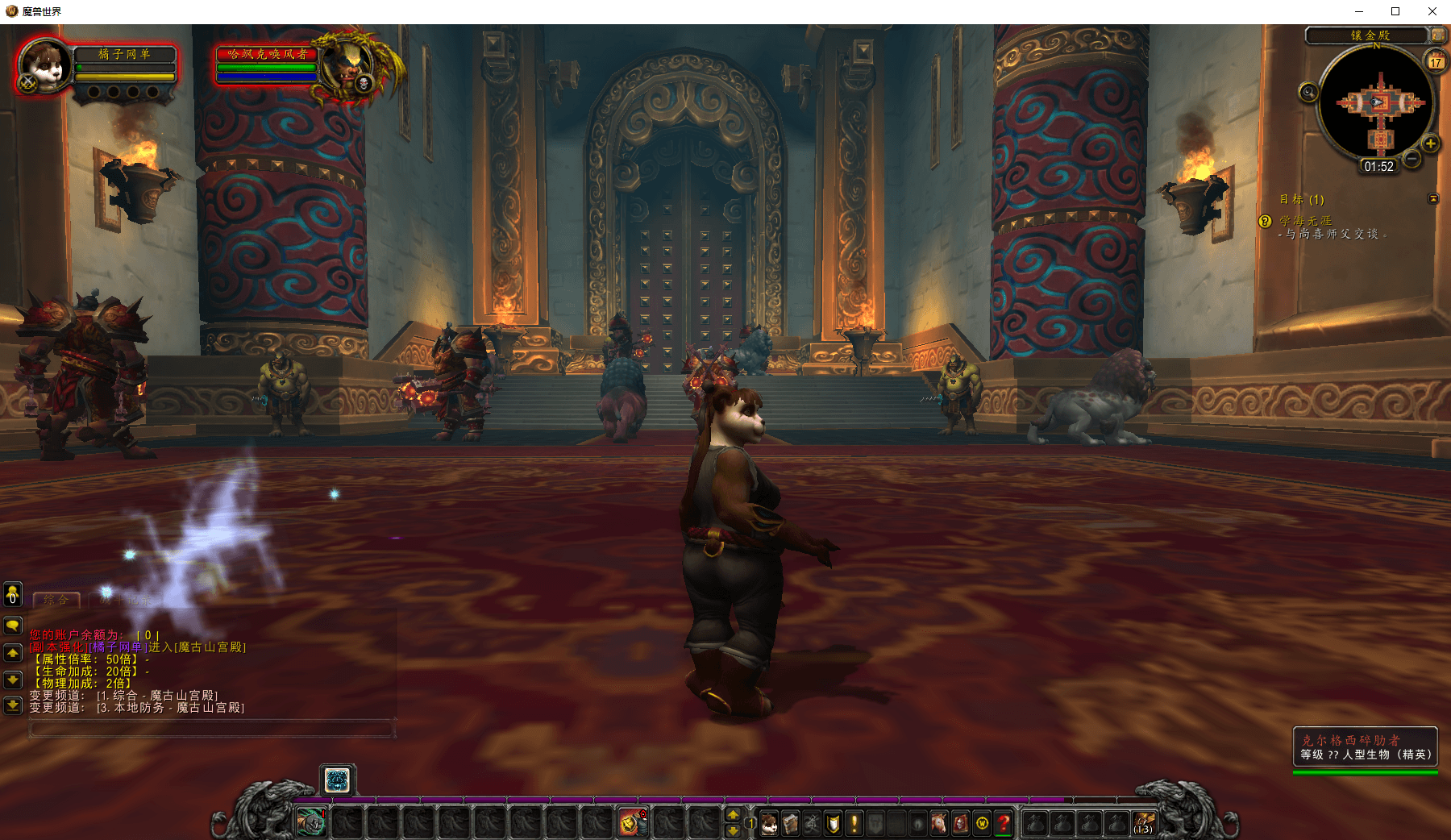
Task: Open the minimap showing the palace layout
Action: click(1378, 103)
